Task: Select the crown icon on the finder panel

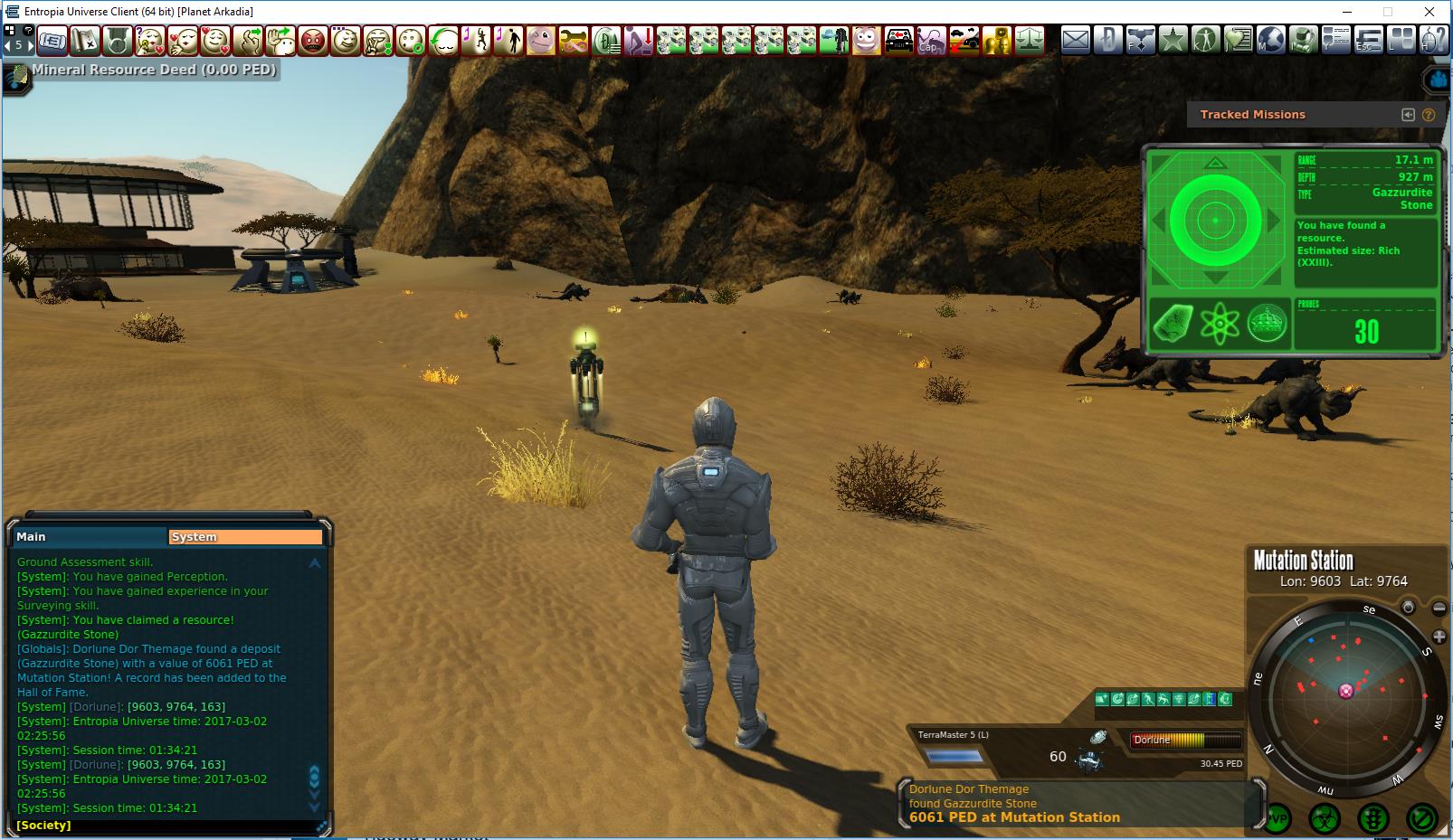Action: [x=1267, y=323]
